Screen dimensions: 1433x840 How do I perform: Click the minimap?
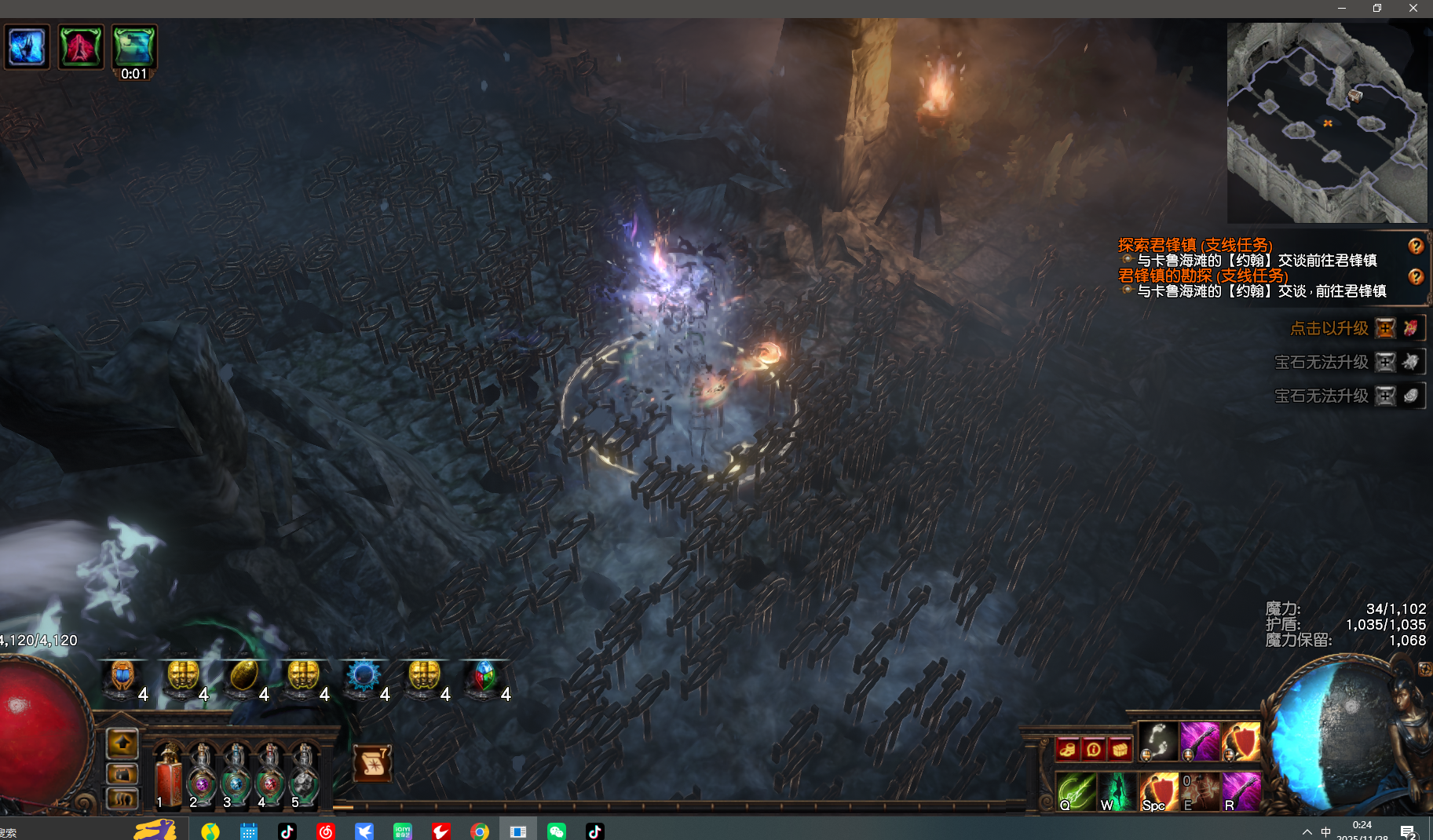1327,122
